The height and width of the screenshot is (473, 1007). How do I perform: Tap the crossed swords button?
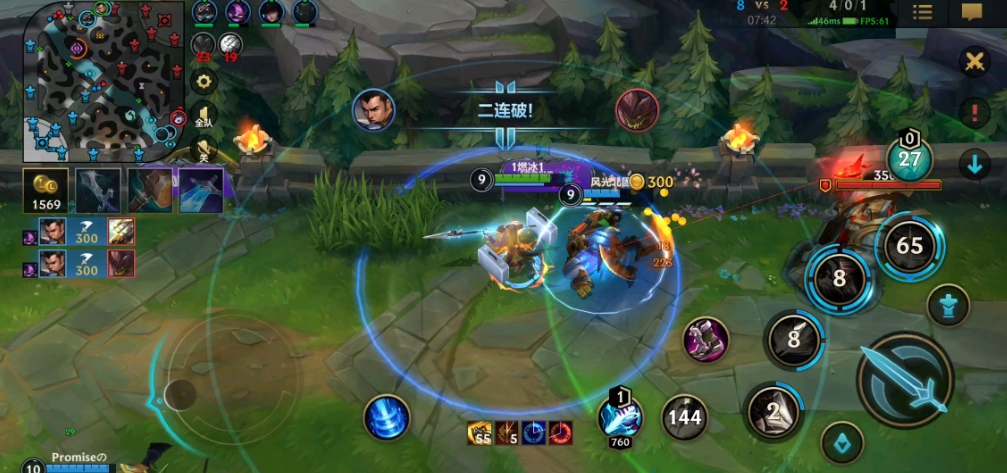(973, 62)
